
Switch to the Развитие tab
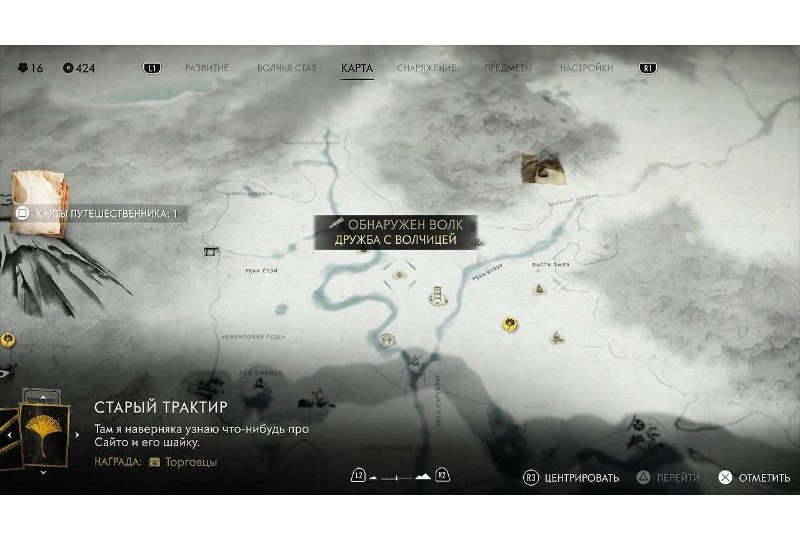click(207, 68)
